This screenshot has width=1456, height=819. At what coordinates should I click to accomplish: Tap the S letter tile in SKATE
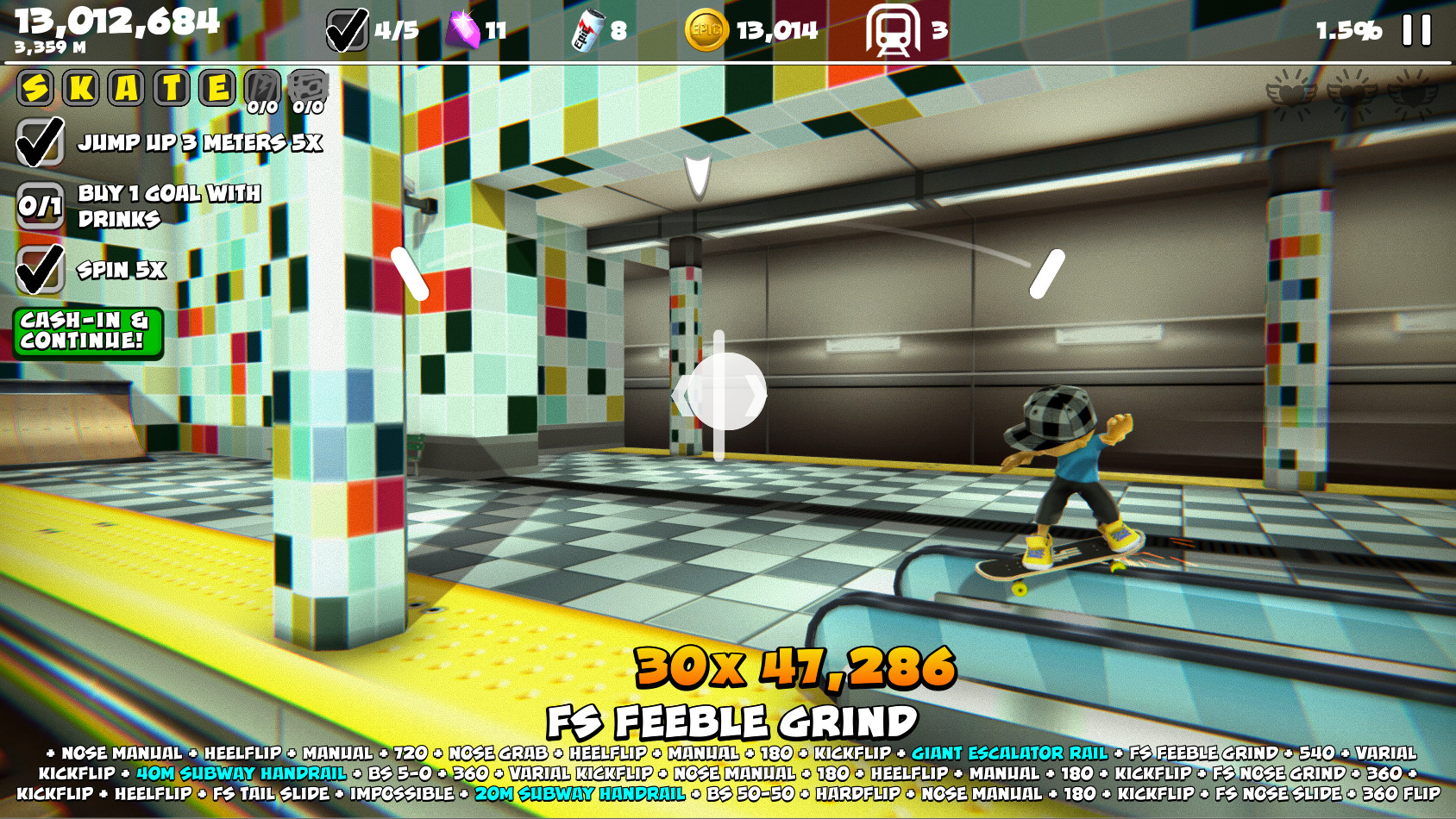click(35, 87)
